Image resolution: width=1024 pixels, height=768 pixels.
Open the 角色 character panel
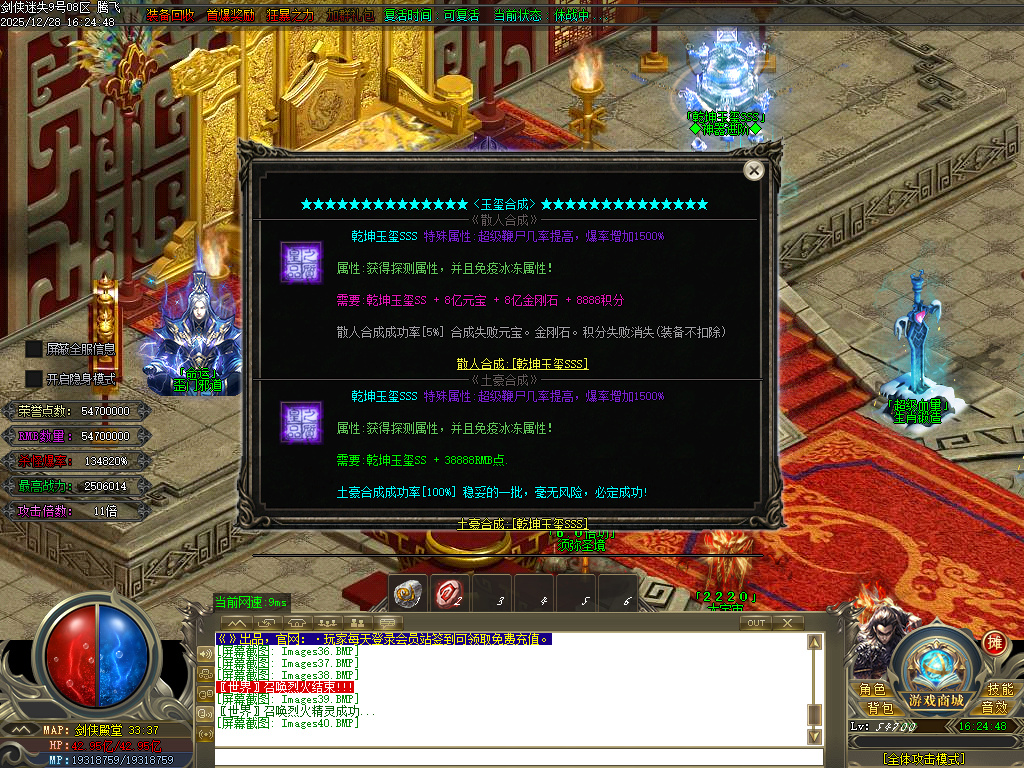(x=872, y=690)
